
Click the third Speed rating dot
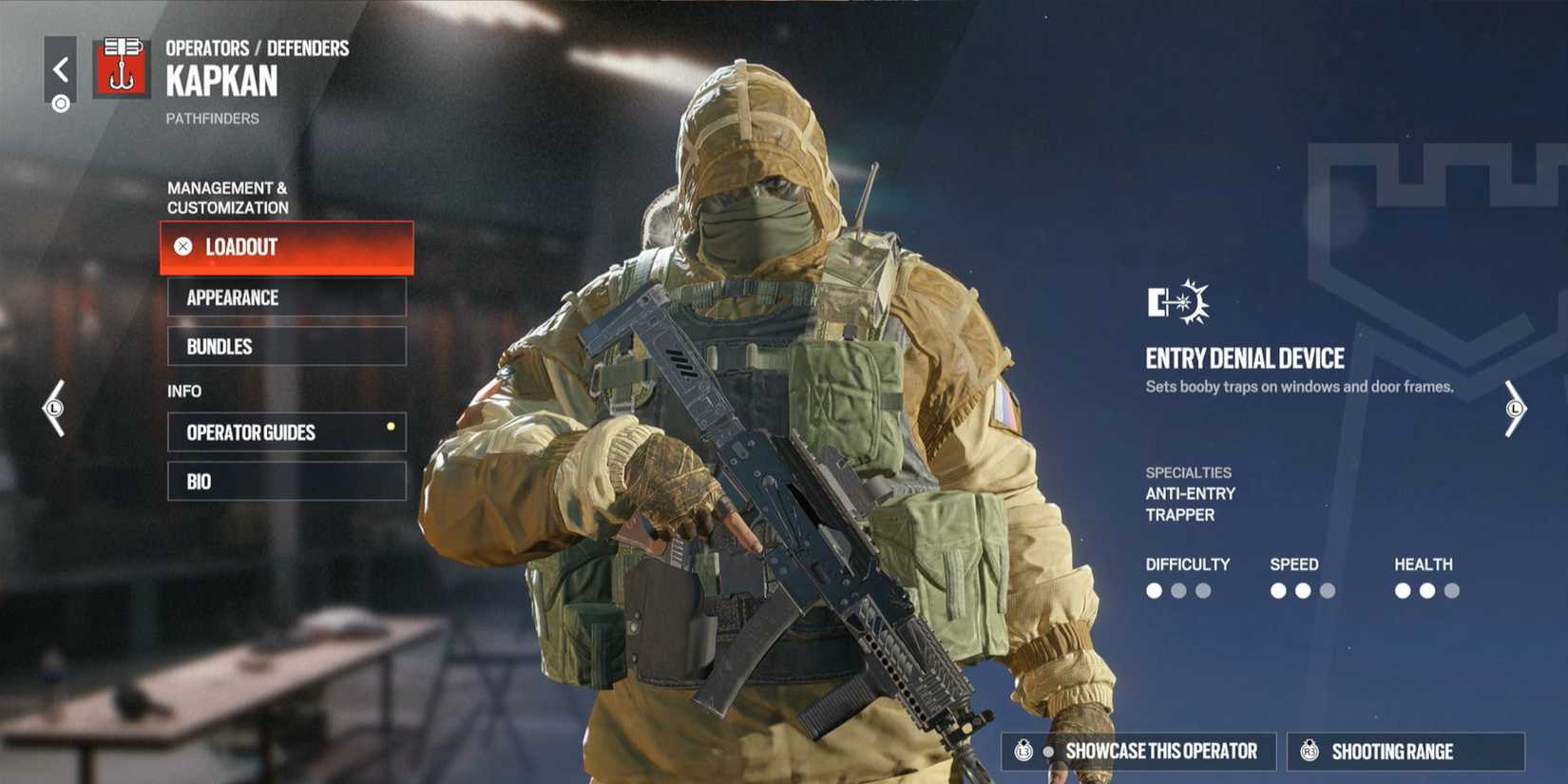coord(1328,590)
